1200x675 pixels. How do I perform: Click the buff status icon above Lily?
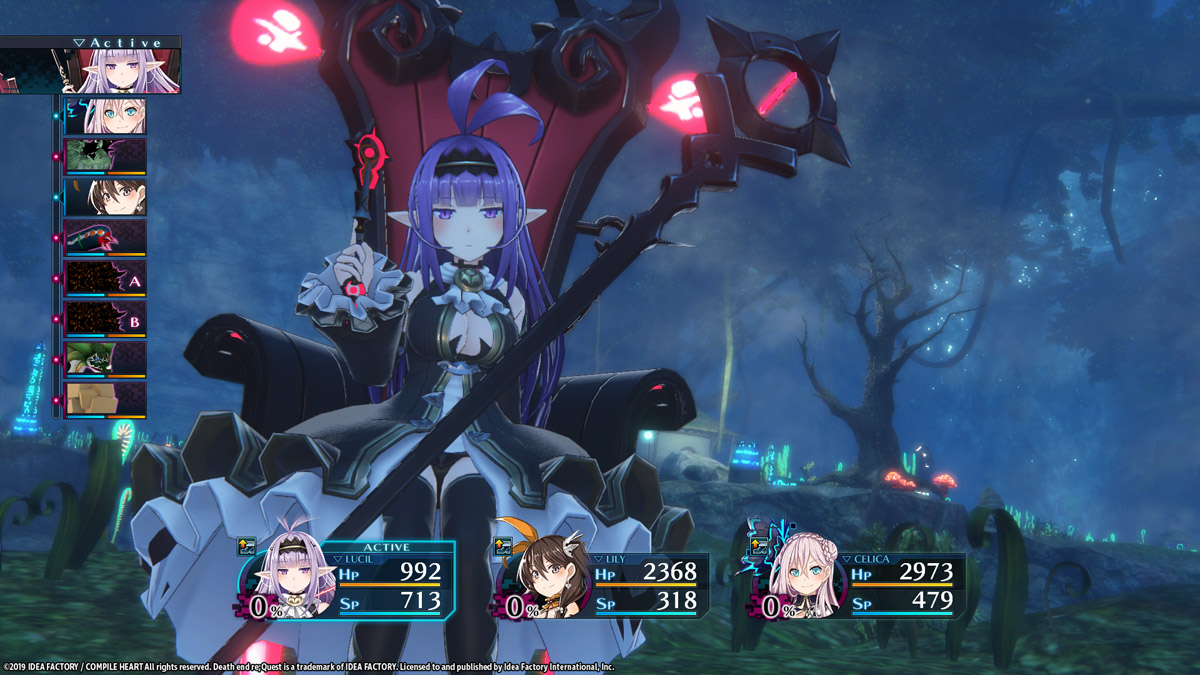click(504, 546)
